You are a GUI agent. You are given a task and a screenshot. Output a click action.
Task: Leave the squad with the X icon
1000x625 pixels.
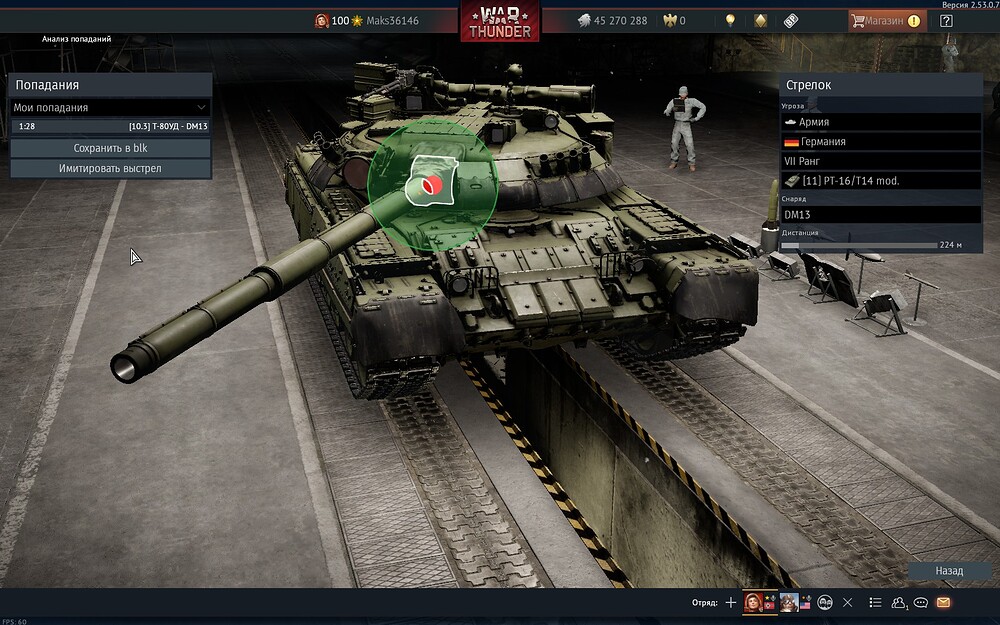click(x=848, y=602)
